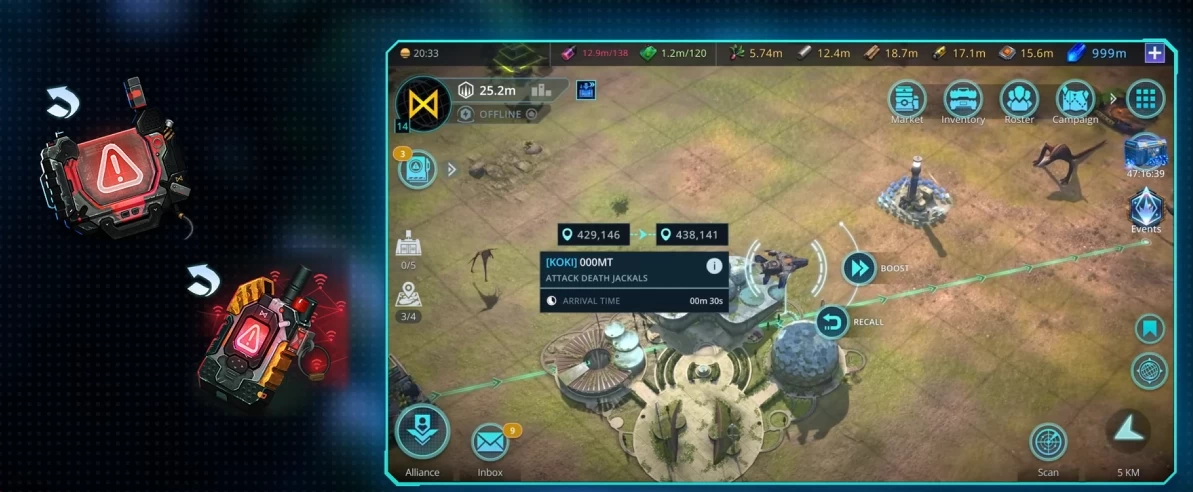
Task: Click the 5 KM direction arrow
Action: click(1128, 431)
